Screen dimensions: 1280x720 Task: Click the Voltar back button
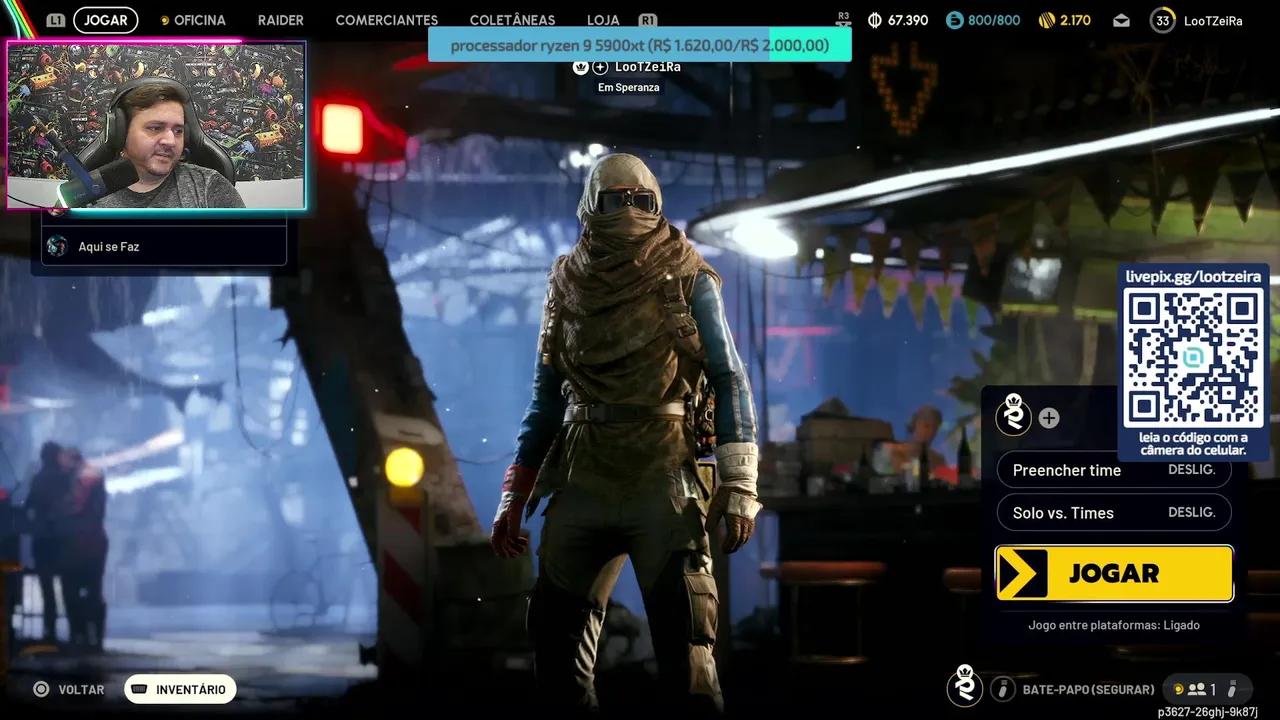[69, 689]
